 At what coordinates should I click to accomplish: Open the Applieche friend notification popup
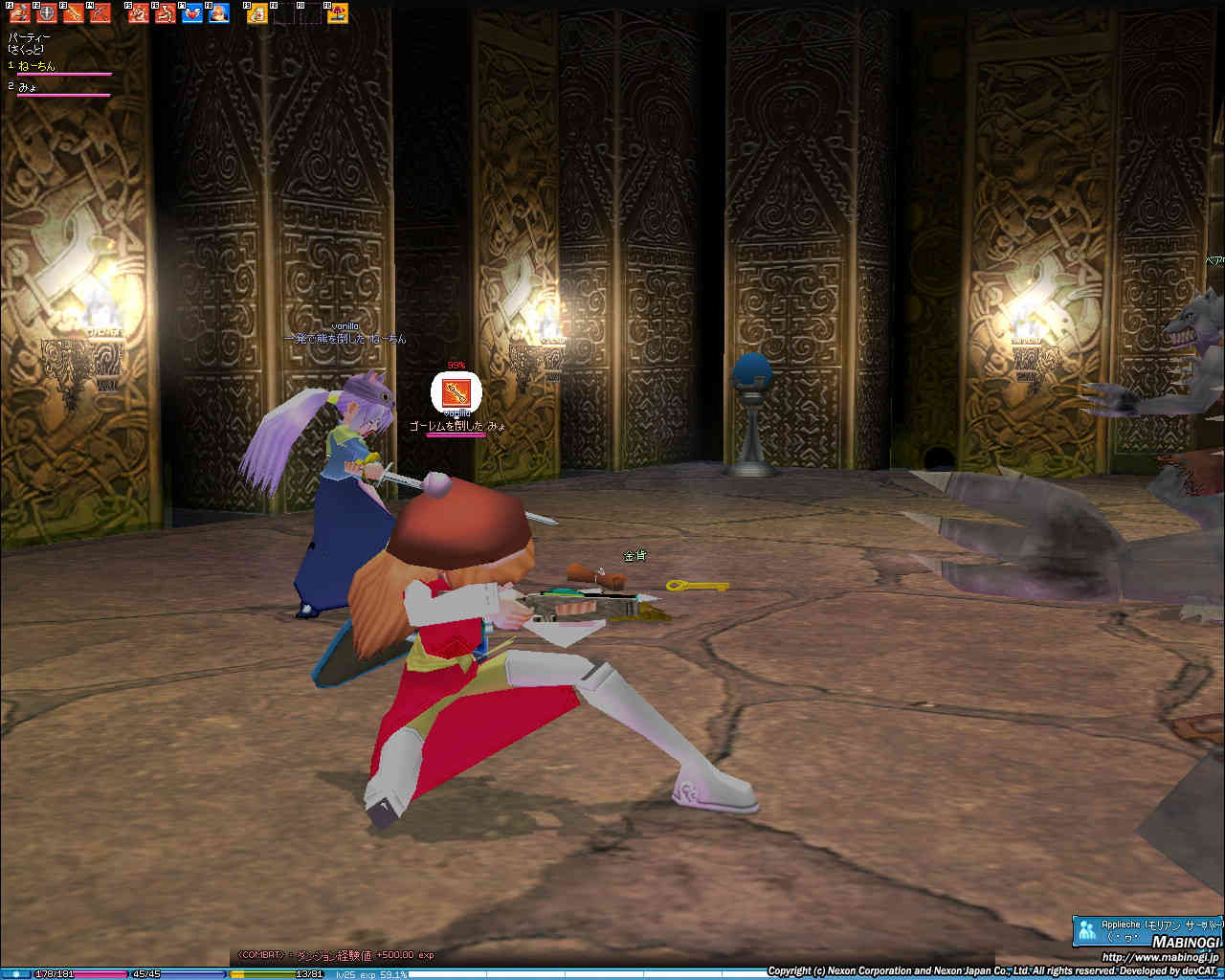1147,929
